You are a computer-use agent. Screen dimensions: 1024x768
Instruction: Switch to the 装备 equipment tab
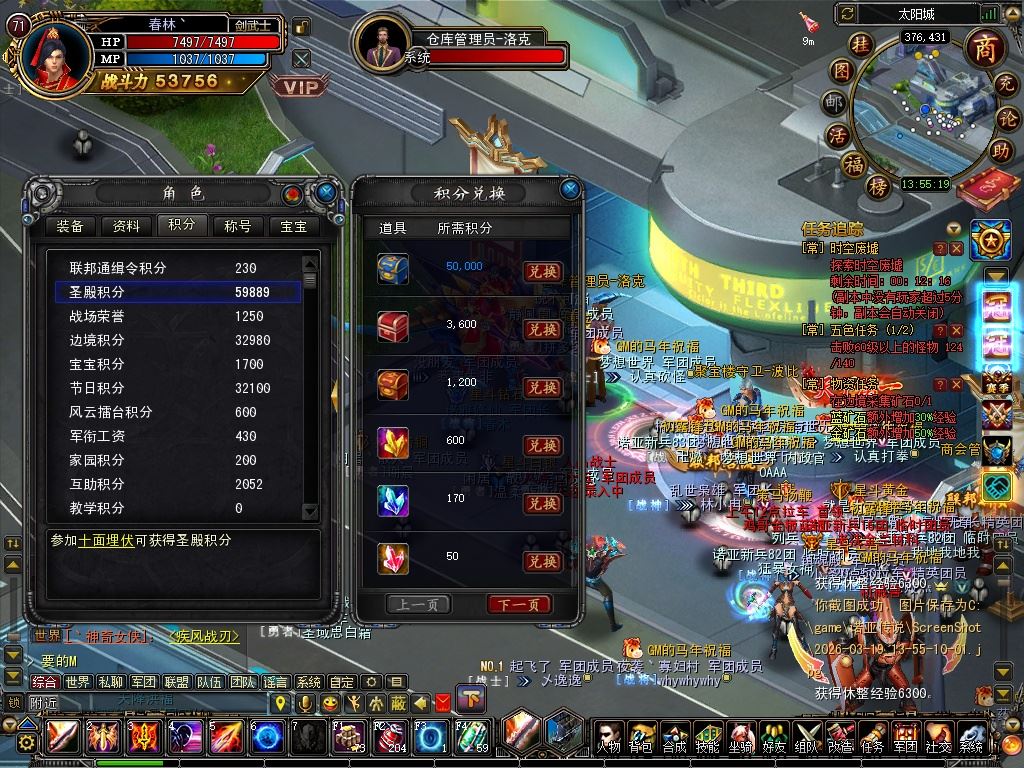point(70,226)
